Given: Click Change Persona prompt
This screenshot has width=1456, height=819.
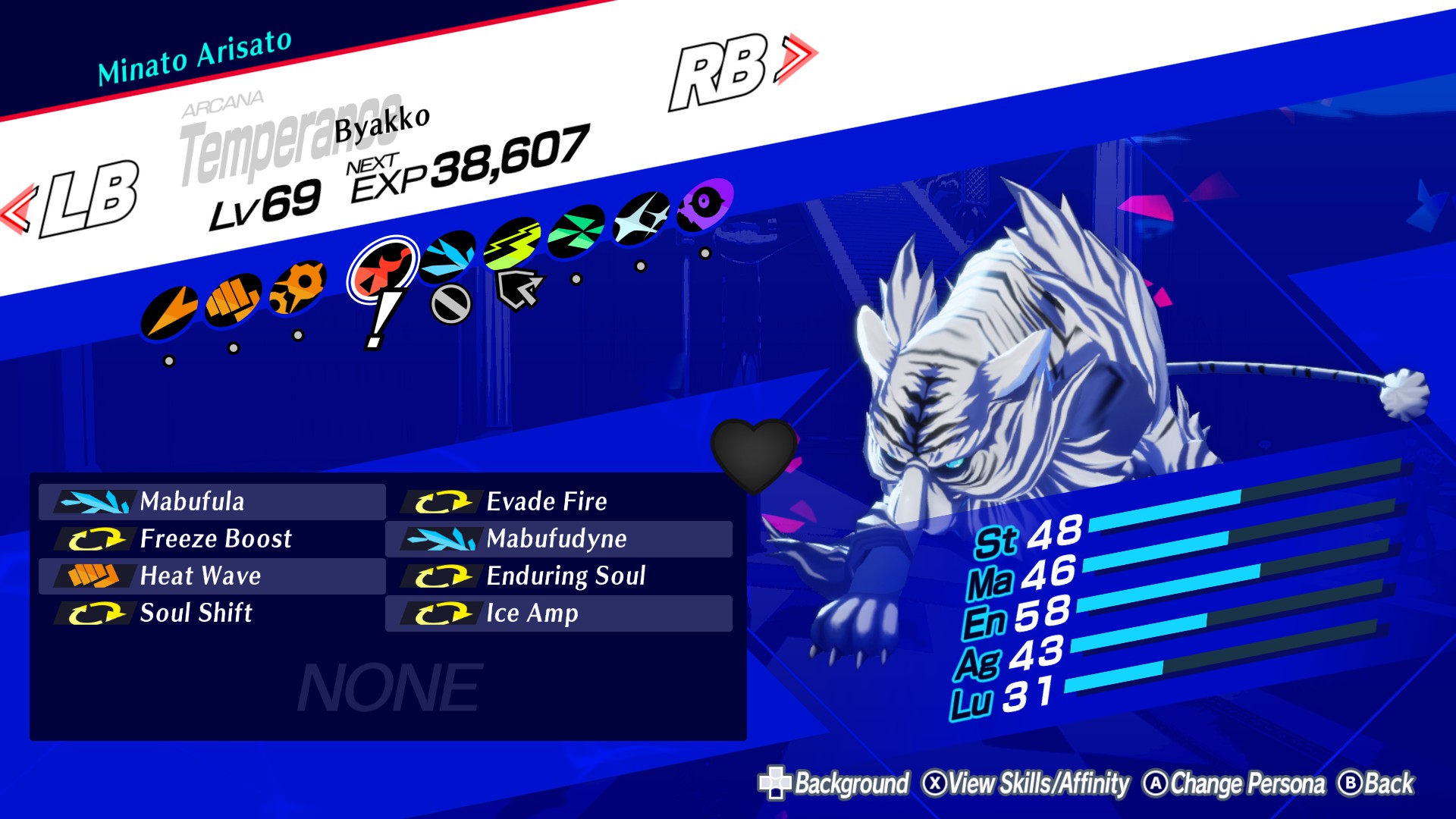Looking at the screenshot, I should [1244, 784].
